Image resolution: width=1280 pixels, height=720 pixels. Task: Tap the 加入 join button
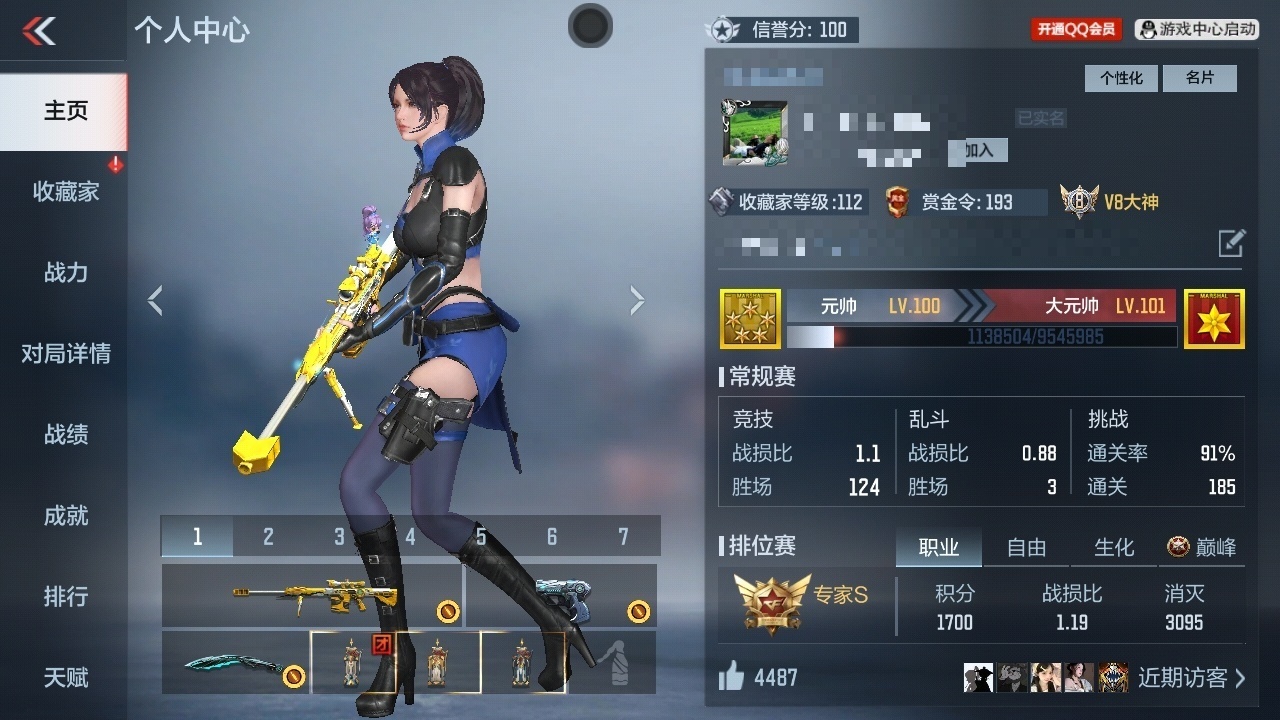tap(978, 150)
